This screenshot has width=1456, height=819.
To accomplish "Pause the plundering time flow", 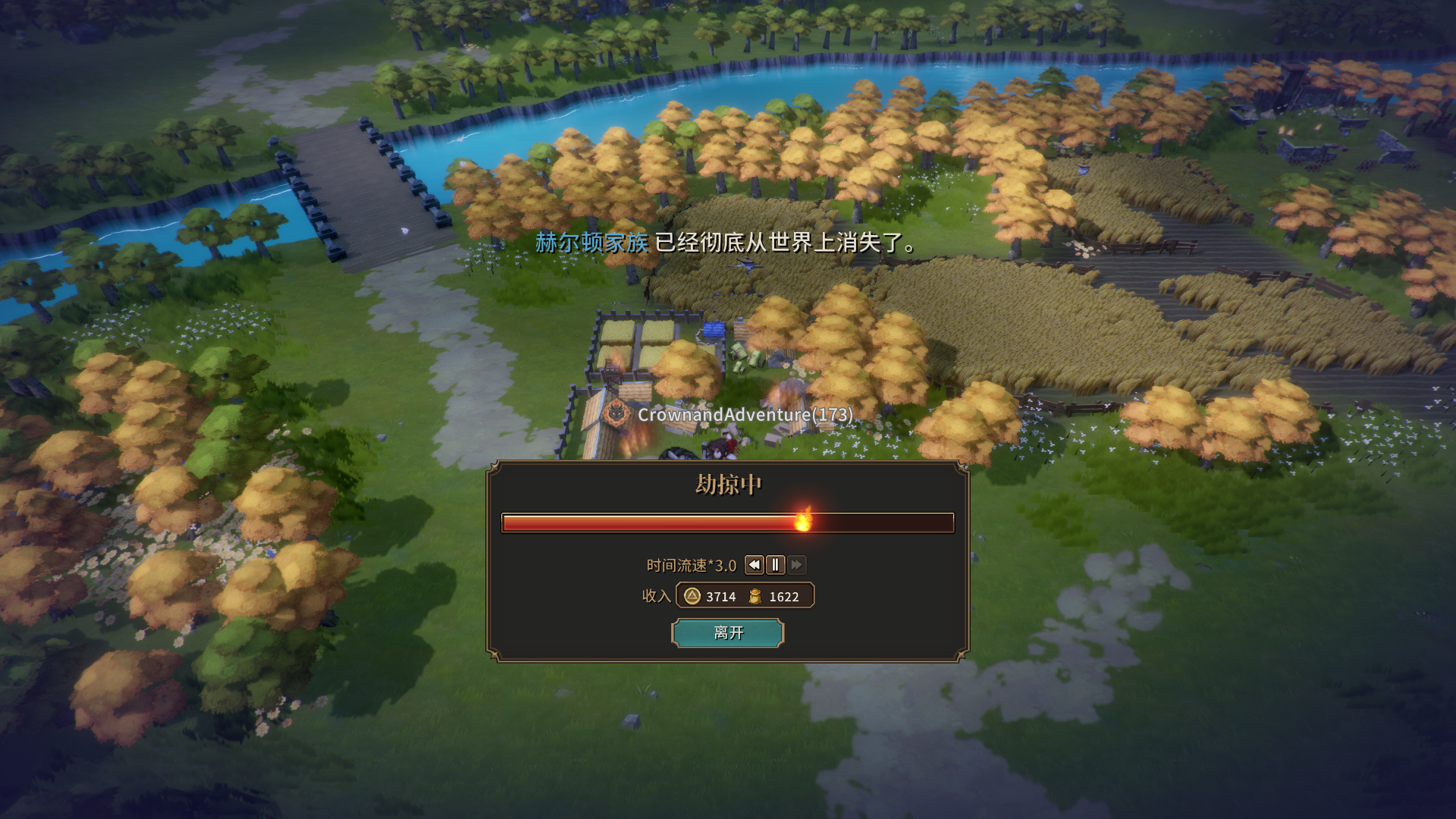I will tap(775, 565).
